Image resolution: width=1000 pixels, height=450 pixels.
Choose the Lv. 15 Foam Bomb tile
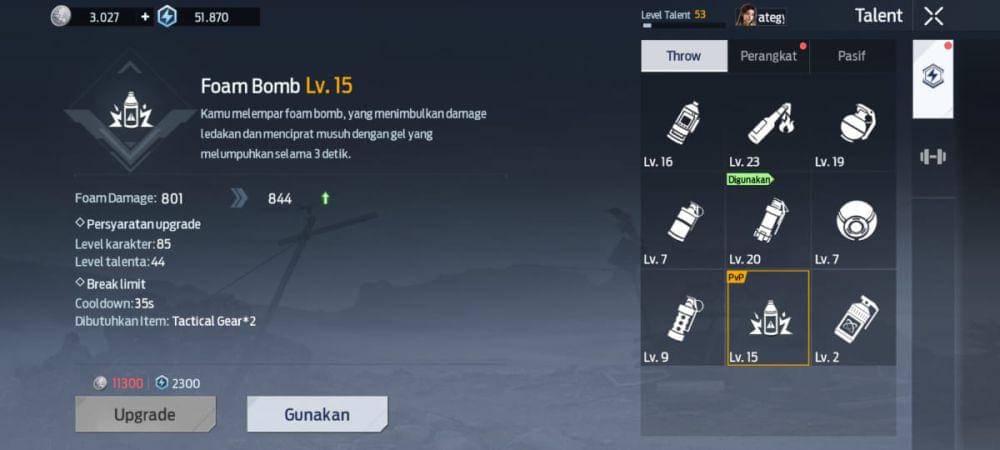768,318
